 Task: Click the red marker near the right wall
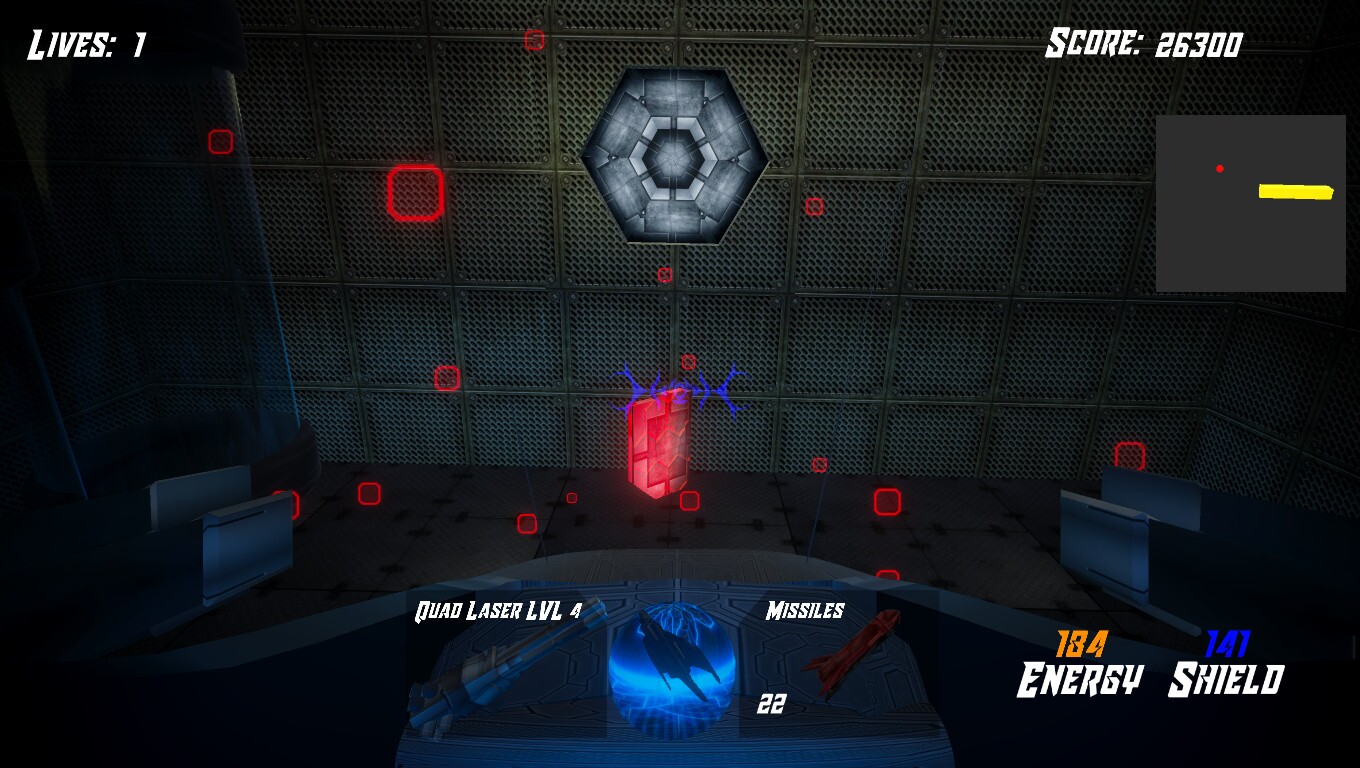1130,454
